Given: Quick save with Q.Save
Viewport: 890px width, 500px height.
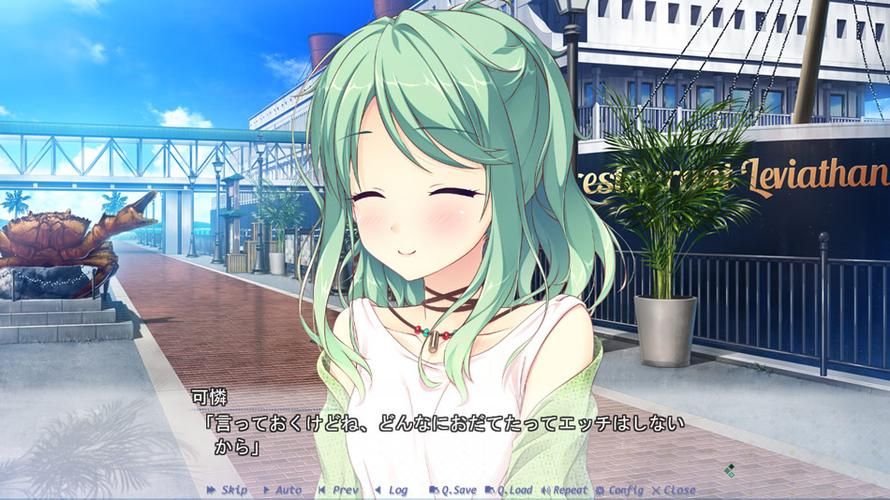Looking at the screenshot, I should 453,490.
